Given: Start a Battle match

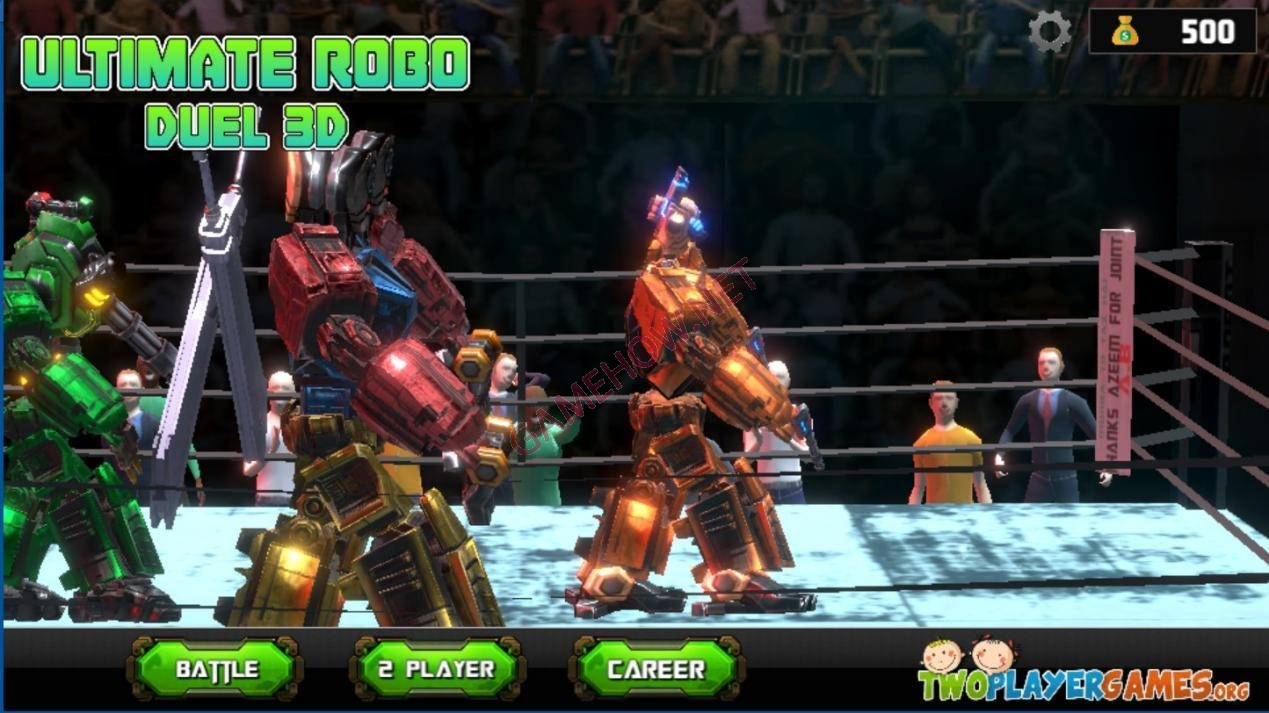Looking at the screenshot, I should tap(216, 669).
